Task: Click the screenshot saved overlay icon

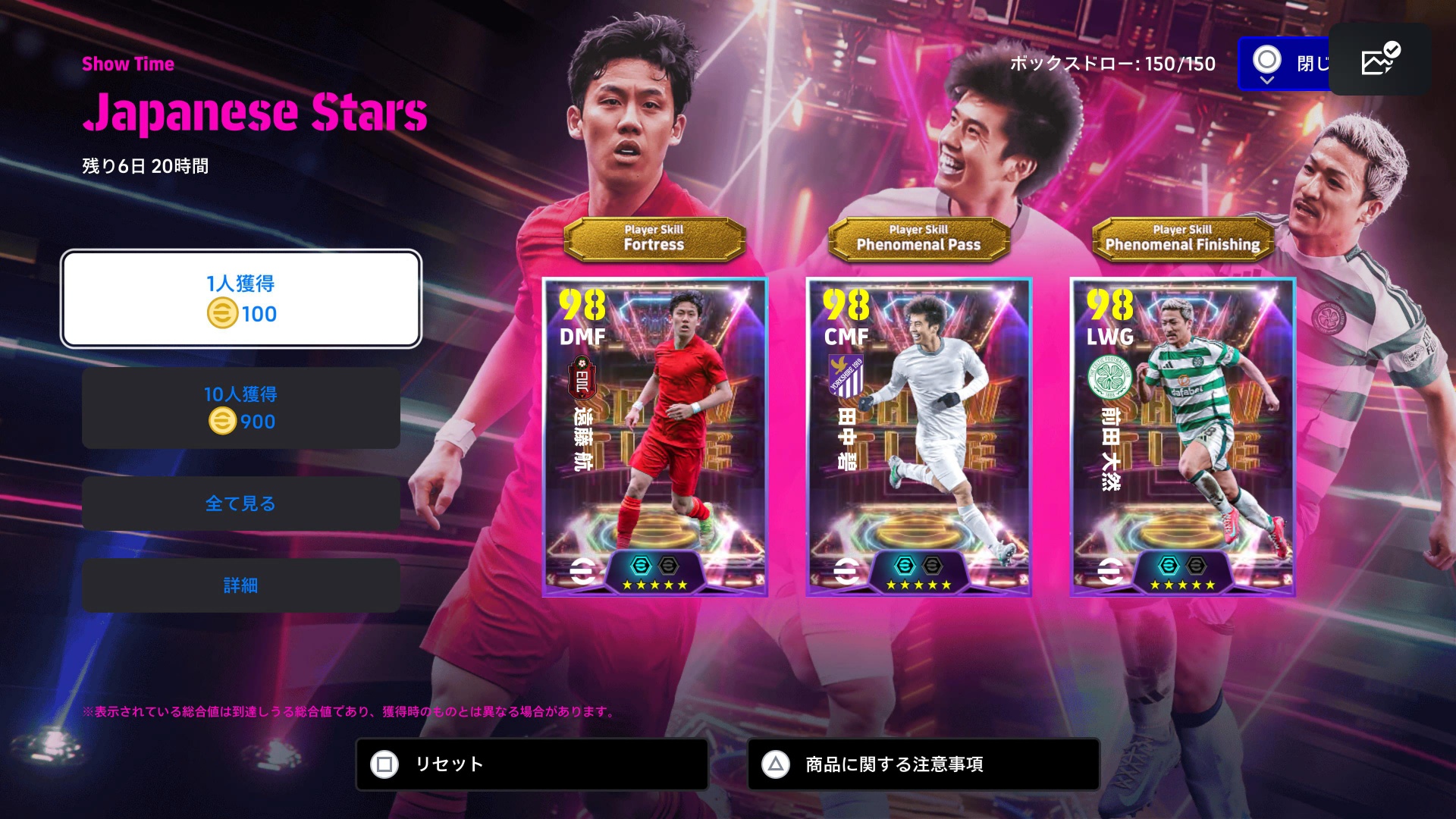Action: [x=1379, y=60]
